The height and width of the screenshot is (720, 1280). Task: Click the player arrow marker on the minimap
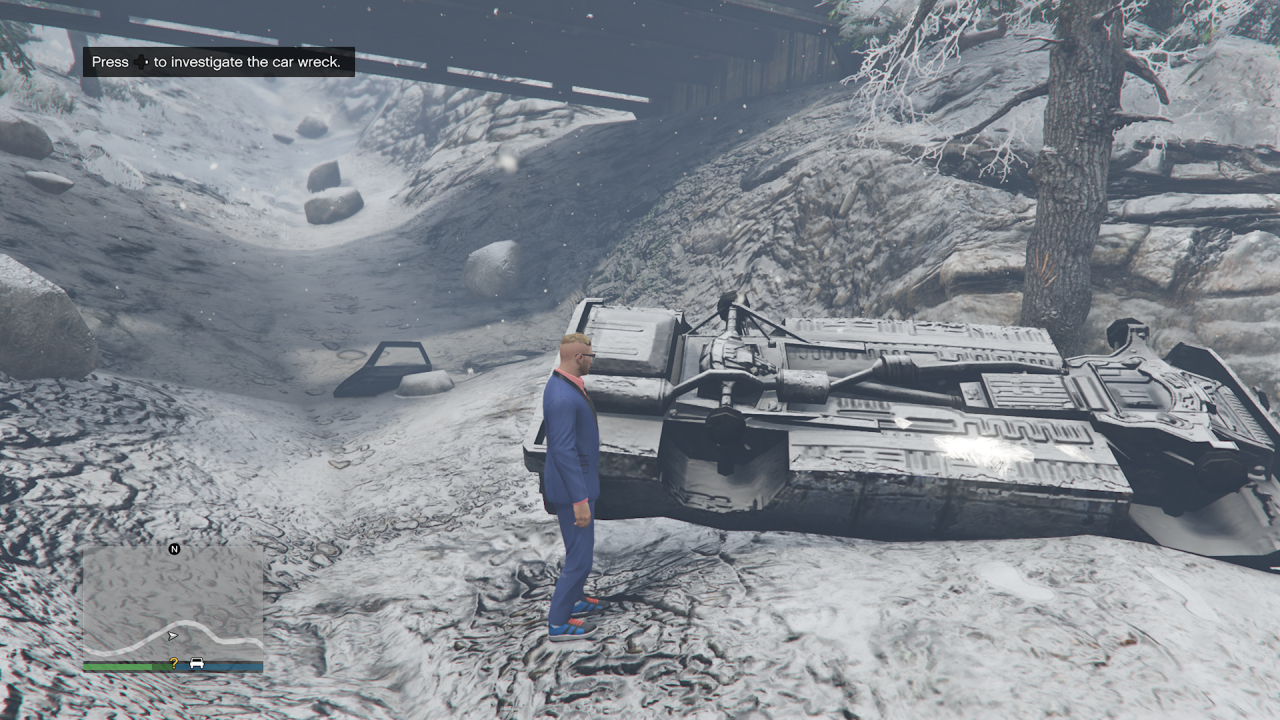click(x=173, y=636)
